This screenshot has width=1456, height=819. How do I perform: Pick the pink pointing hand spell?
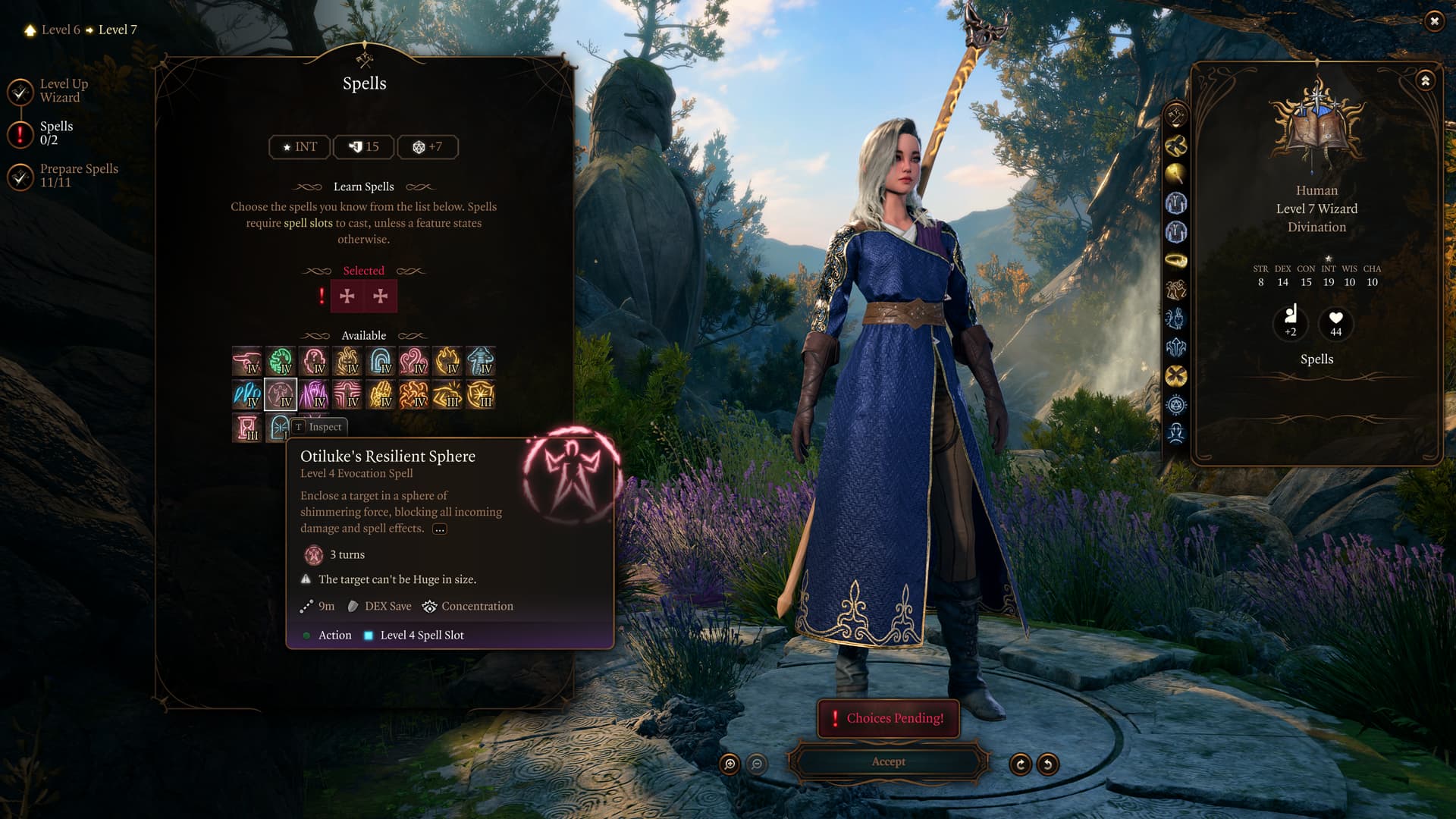(247, 361)
